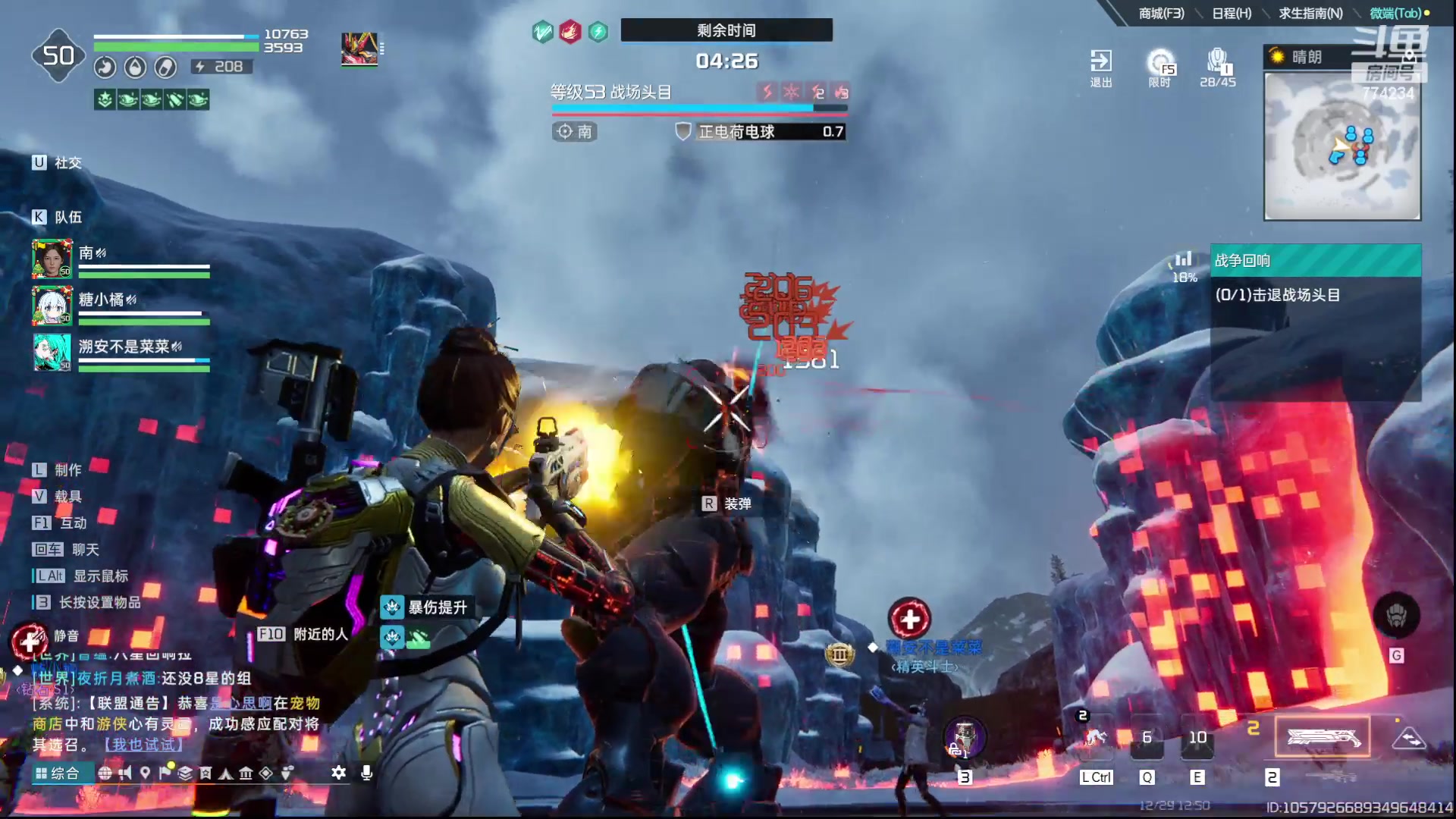Open the 求生指南 survival guide
Image resolution: width=1456 pixels, height=819 pixels.
(x=1310, y=13)
